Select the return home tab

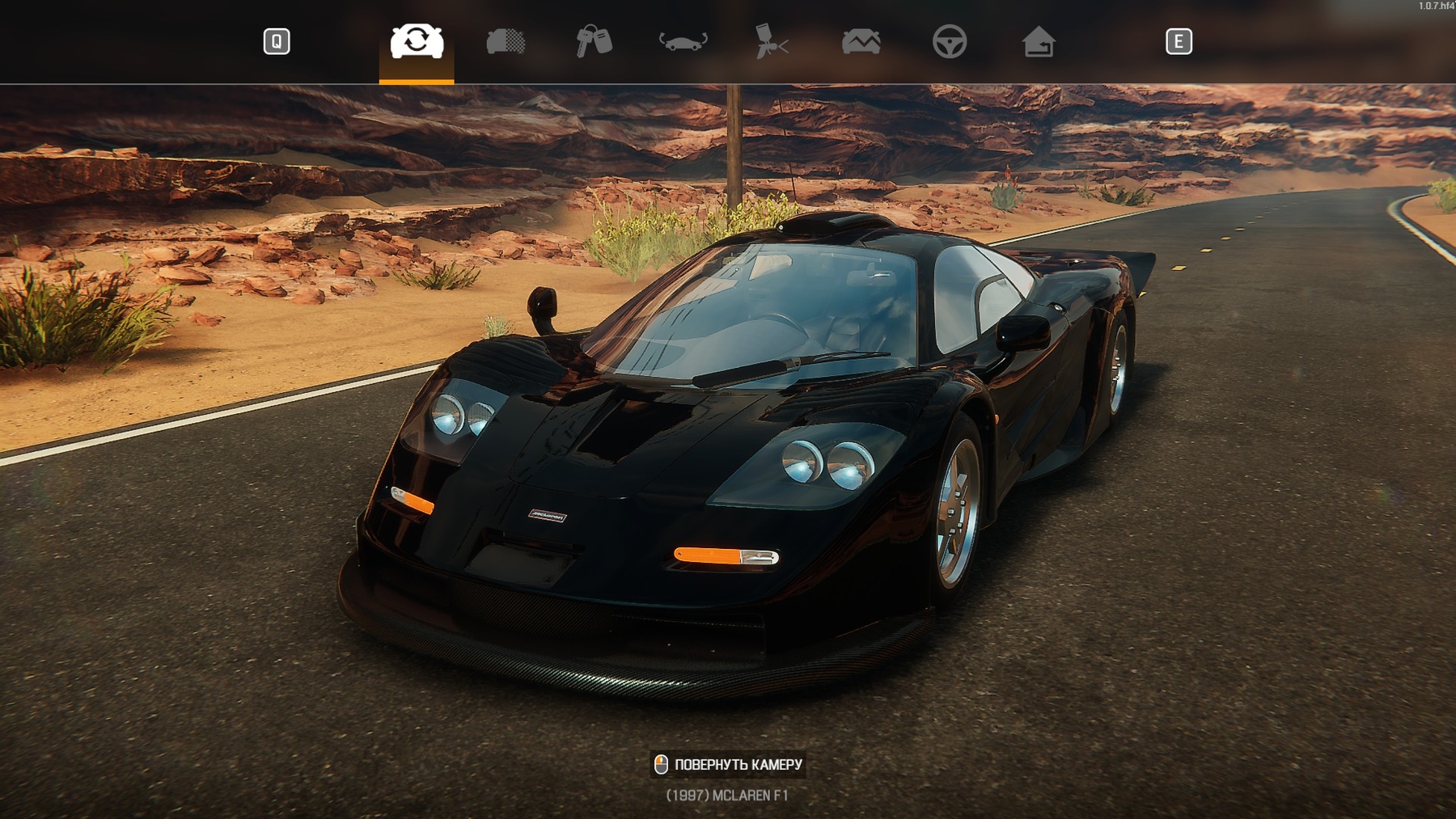coord(1039,41)
